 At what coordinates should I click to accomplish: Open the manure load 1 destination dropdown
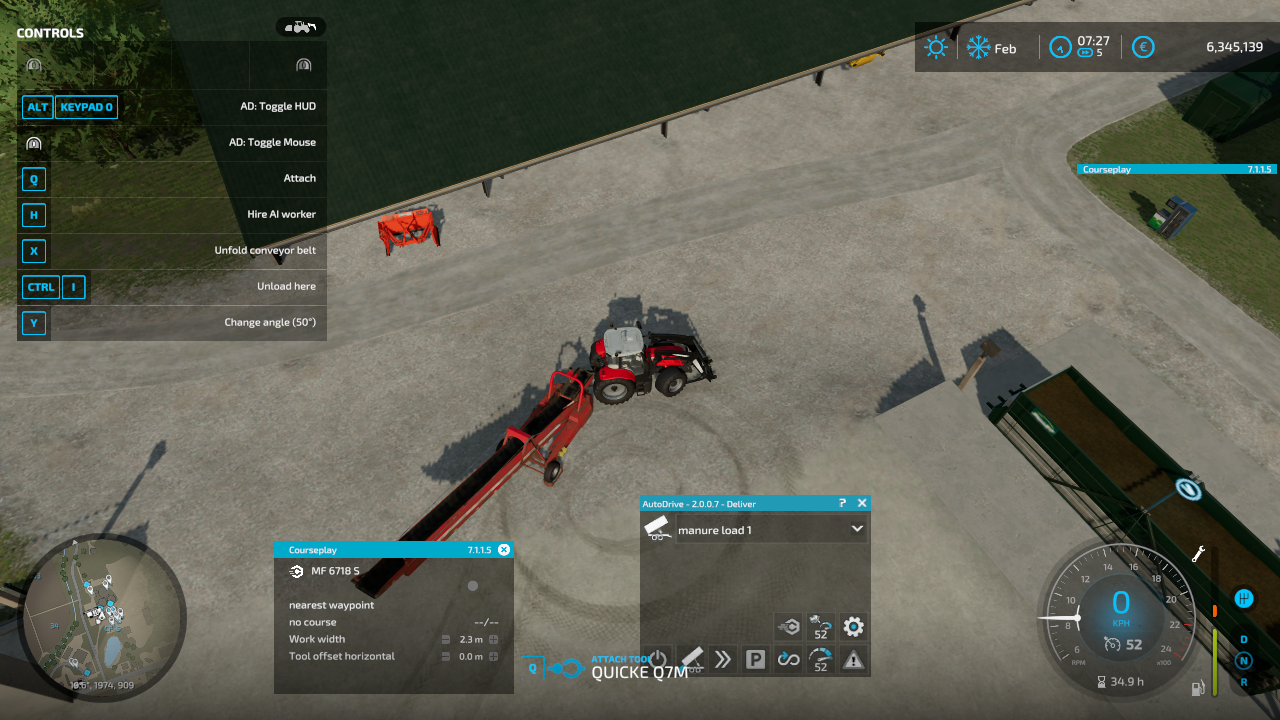[857, 529]
